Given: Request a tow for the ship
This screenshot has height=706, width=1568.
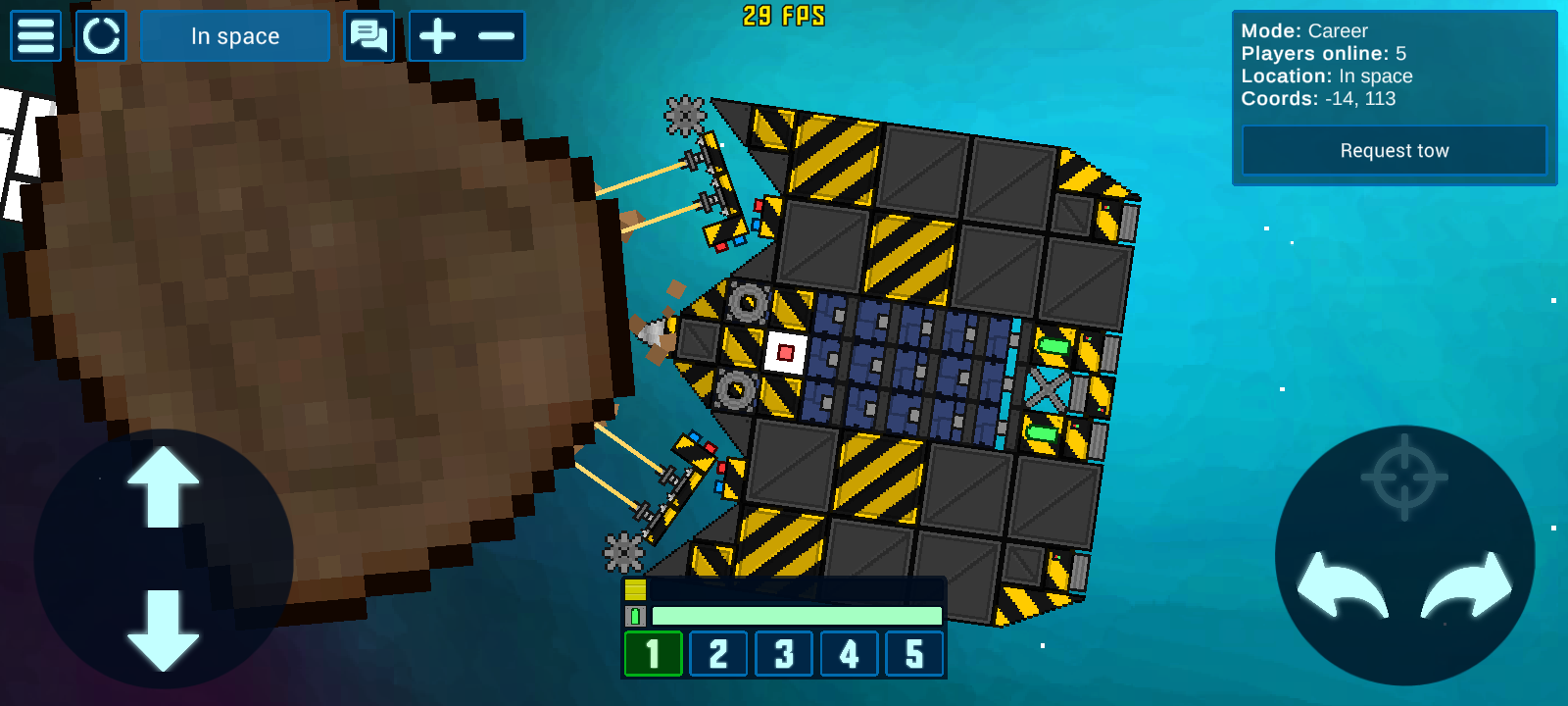Looking at the screenshot, I should pyautogui.click(x=1394, y=151).
